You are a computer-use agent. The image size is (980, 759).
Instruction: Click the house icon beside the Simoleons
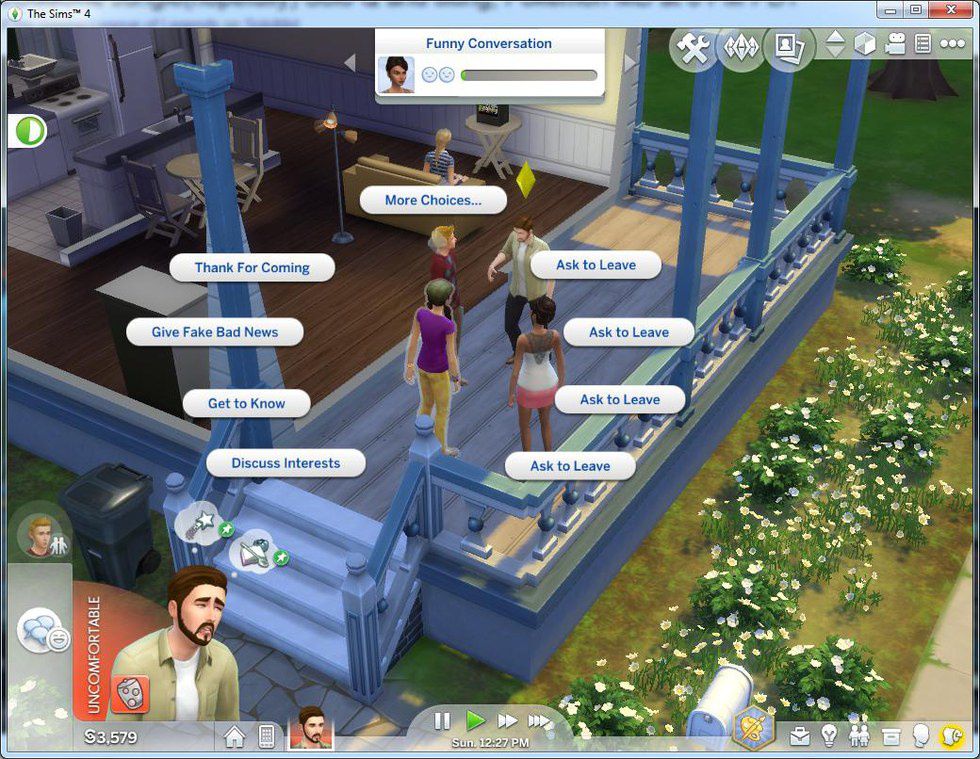[x=235, y=738]
